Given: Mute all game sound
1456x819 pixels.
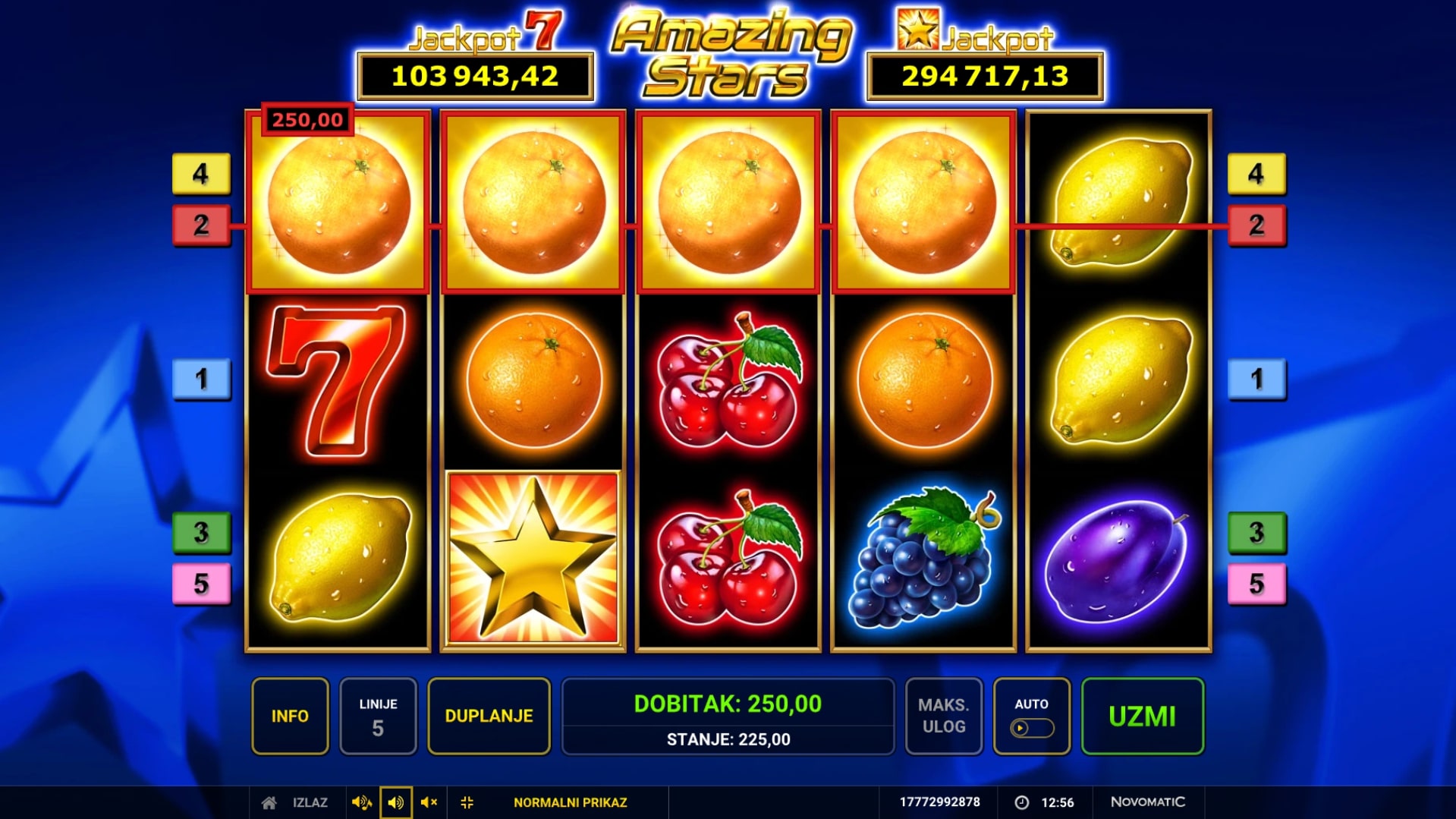Looking at the screenshot, I should [429, 802].
